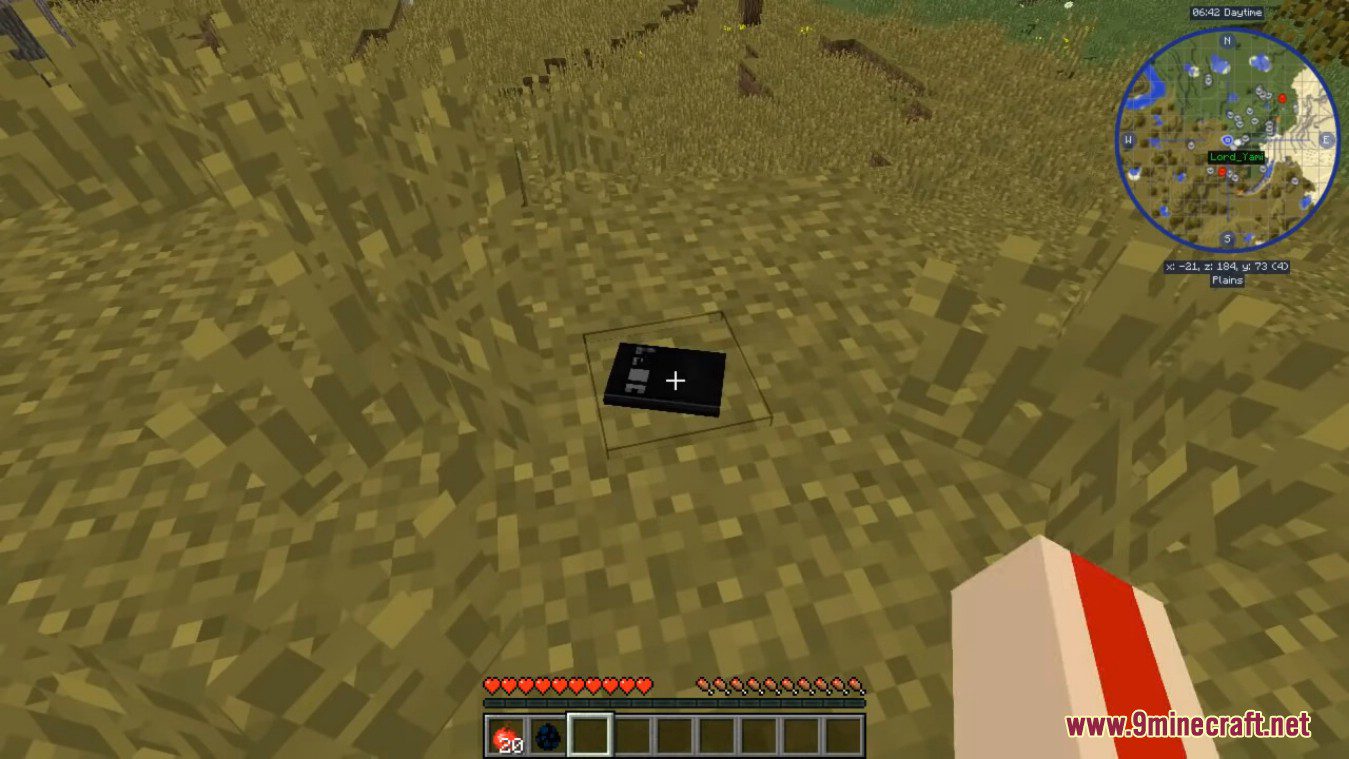Click the East marker on the minimap
The height and width of the screenshot is (759, 1349).
pyautogui.click(x=1329, y=141)
